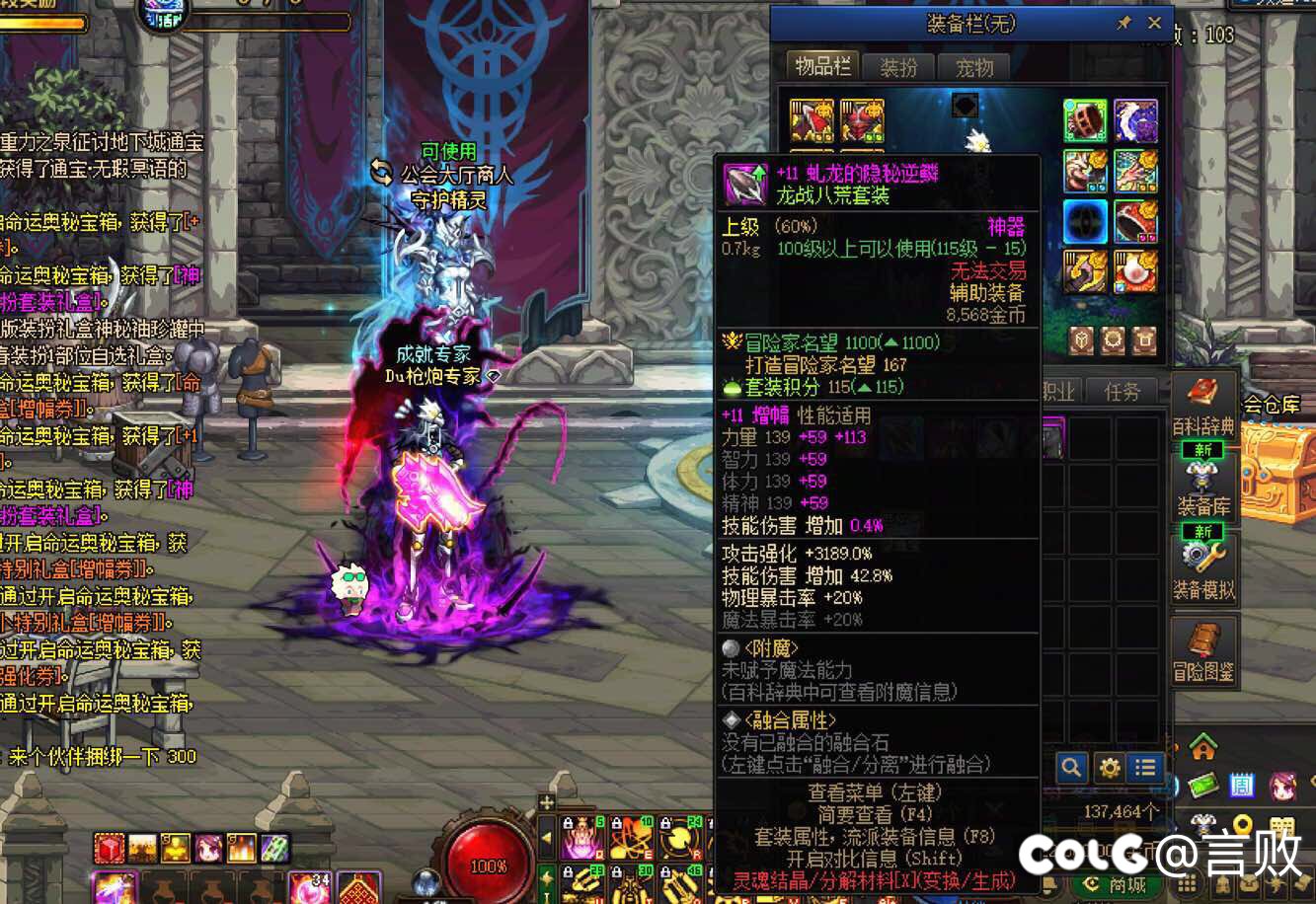Click the inventory list sort button

1145,767
